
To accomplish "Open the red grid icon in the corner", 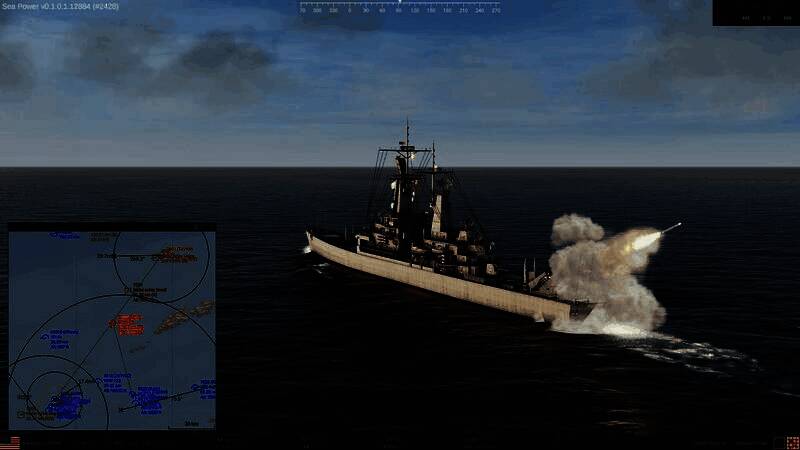I will click(791, 442).
